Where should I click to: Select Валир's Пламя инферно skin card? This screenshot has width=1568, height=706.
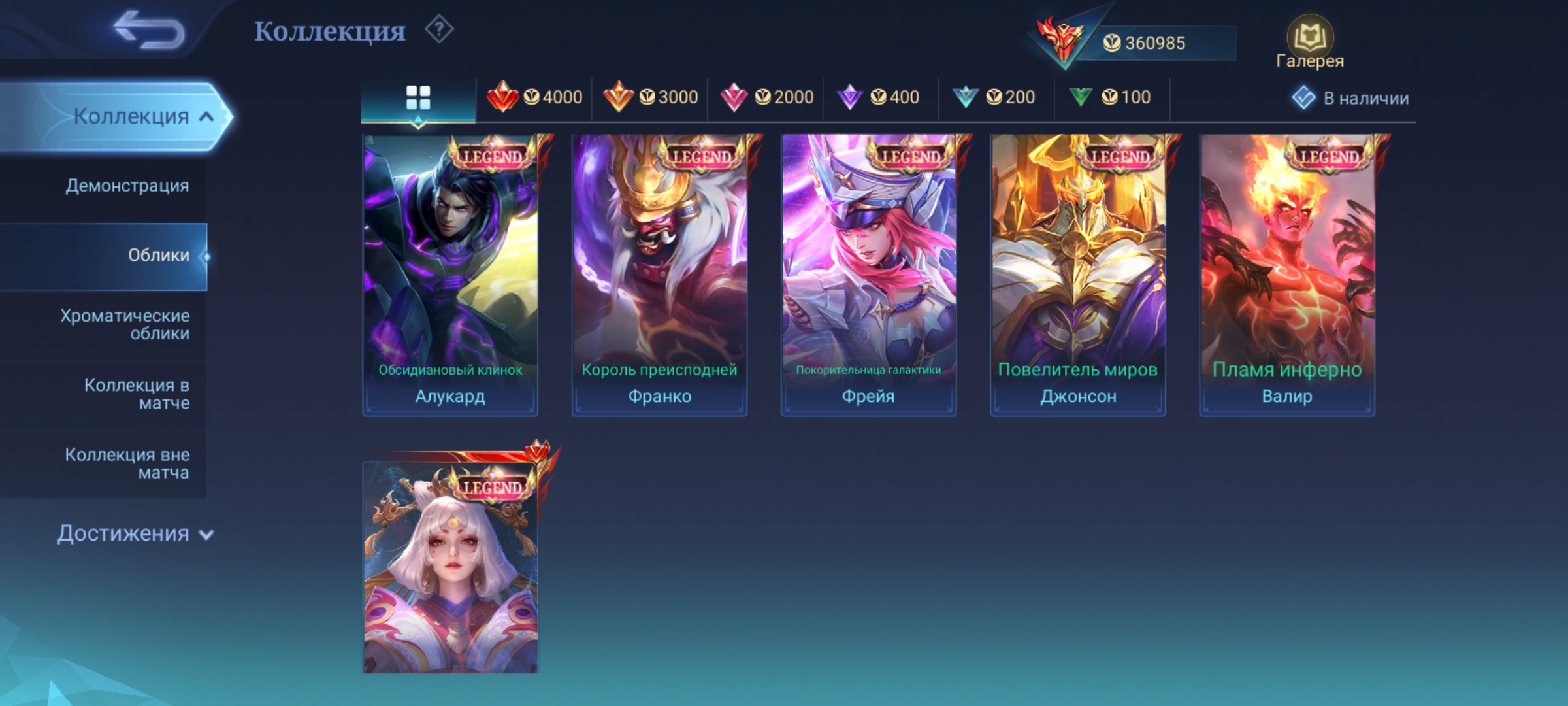tap(1287, 275)
